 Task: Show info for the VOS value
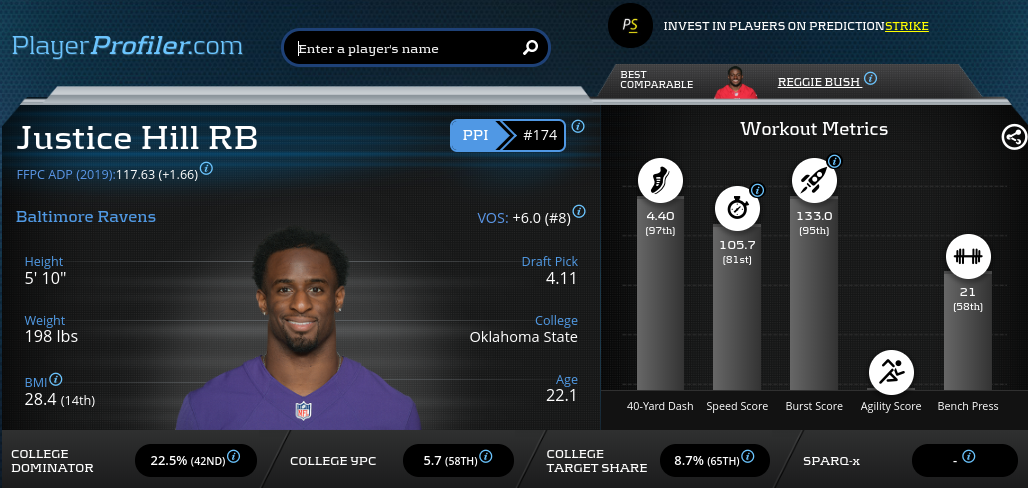(x=579, y=212)
